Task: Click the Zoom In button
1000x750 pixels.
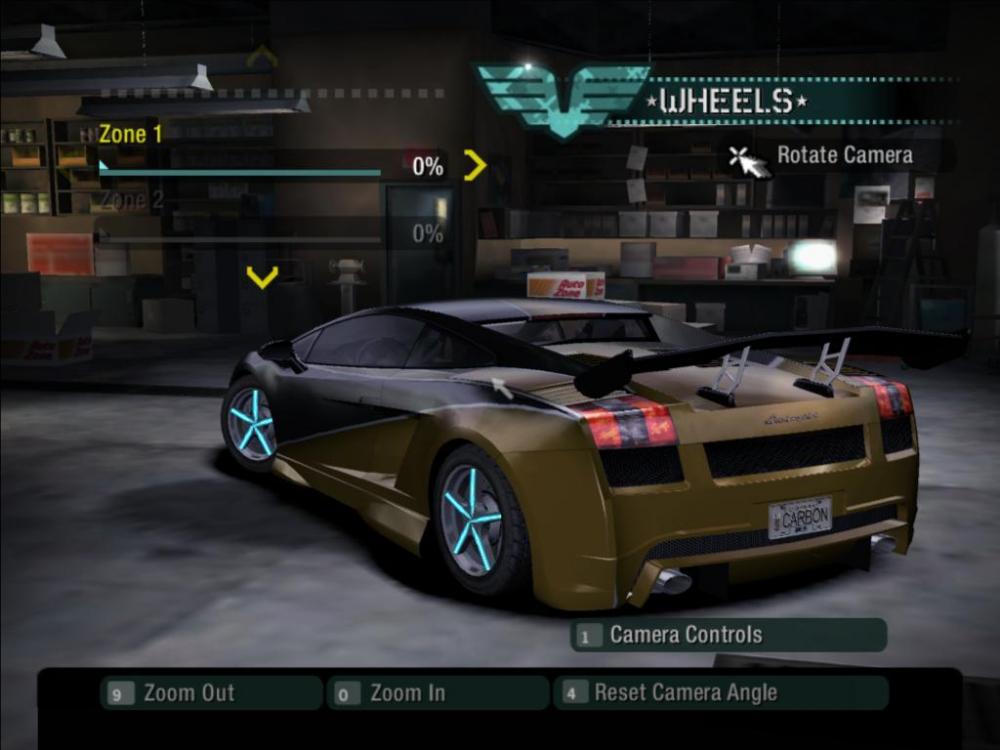Action: 438,693
